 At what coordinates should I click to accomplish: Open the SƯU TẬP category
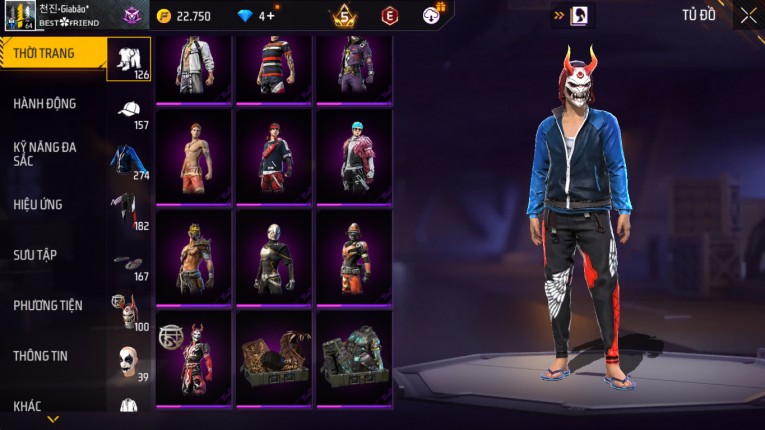pyautogui.click(x=36, y=255)
